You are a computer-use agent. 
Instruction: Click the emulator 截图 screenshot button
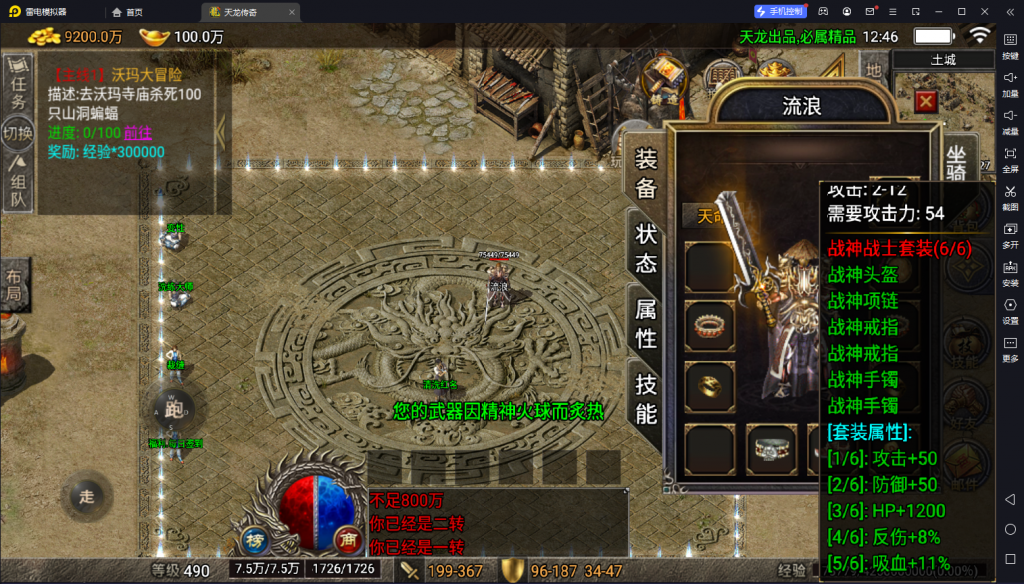pyautogui.click(x=1009, y=198)
